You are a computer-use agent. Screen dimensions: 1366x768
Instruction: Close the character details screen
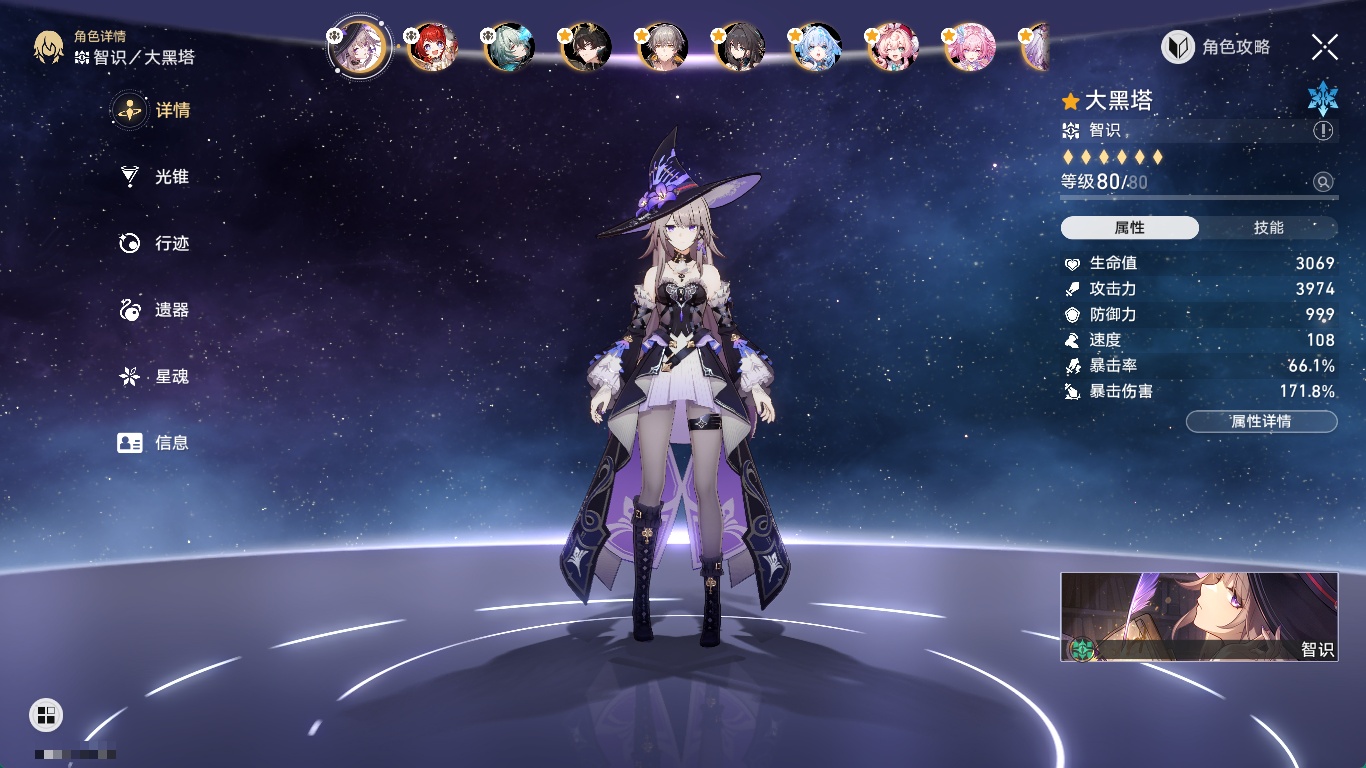tap(1325, 47)
